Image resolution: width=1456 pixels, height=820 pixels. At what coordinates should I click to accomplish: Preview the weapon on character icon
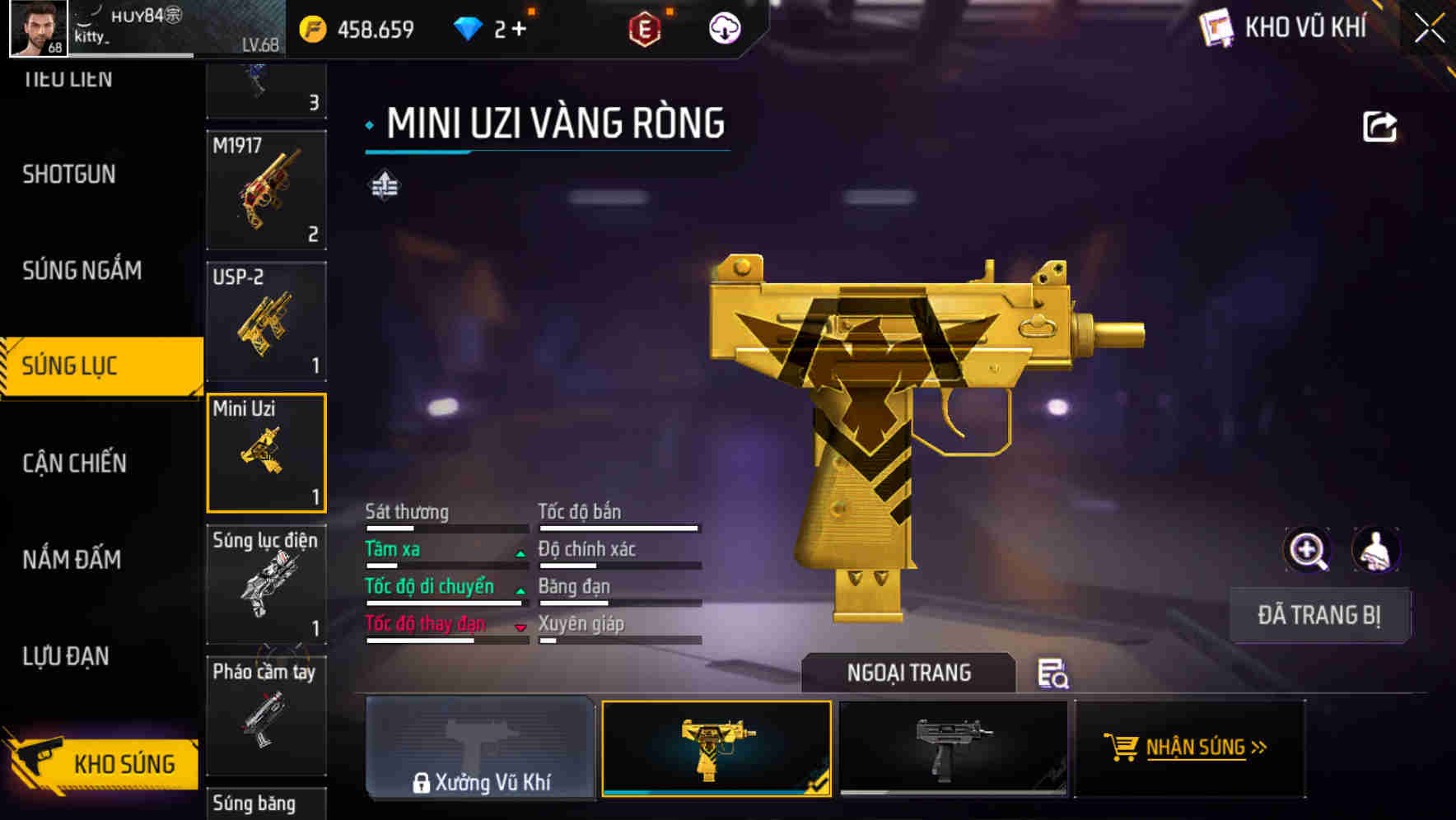pyautogui.click(x=1375, y=550)
